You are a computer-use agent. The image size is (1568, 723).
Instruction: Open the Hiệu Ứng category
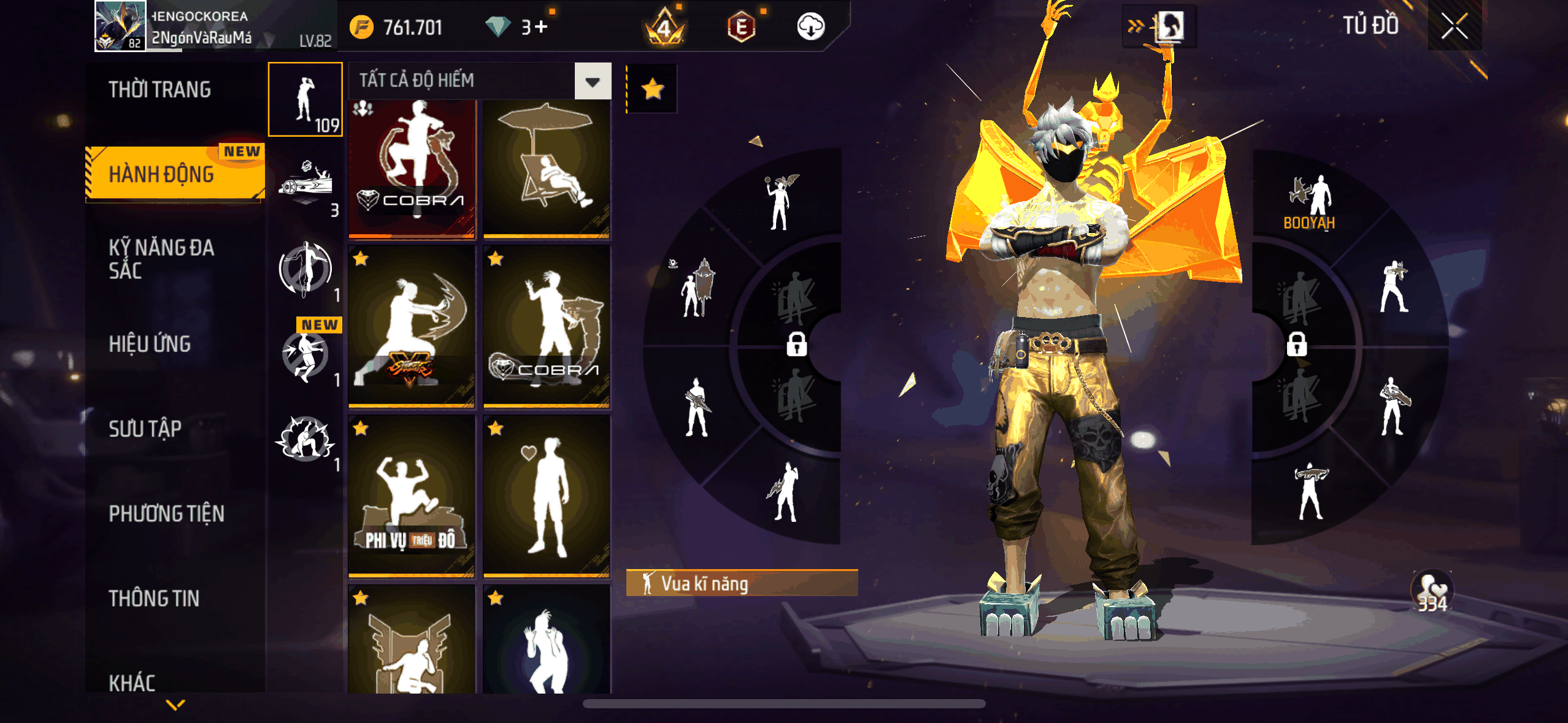(150, 344)
